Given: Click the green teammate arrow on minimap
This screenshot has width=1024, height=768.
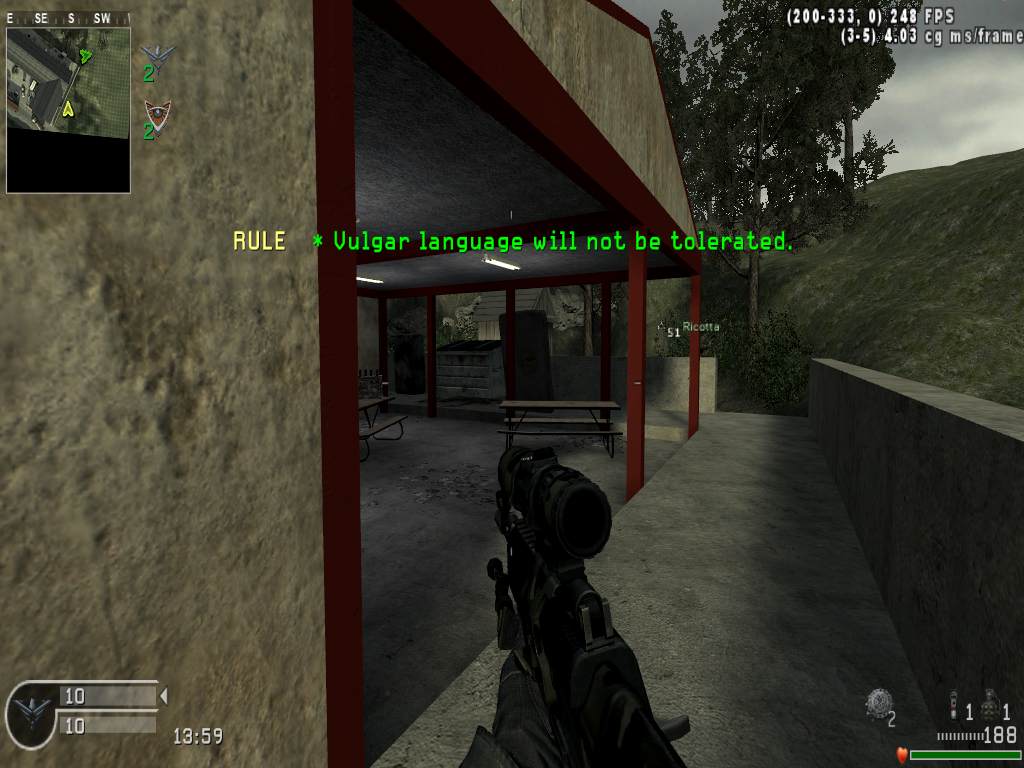Looking at the screenshot, I should pos(86,56).
